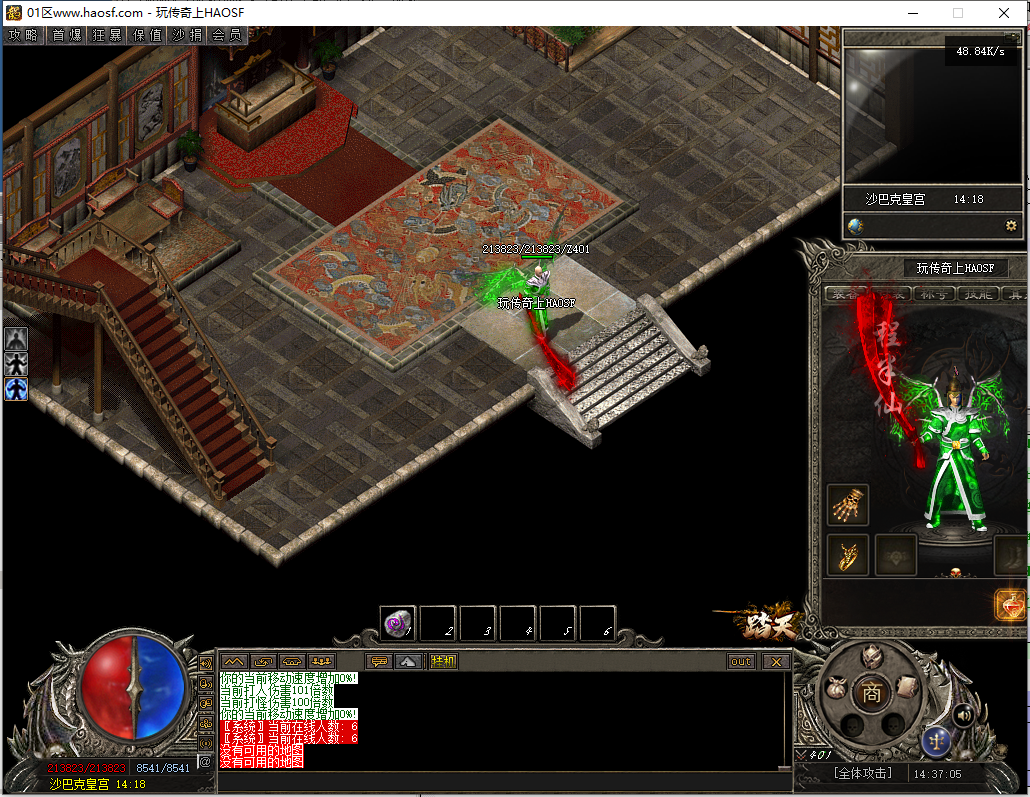The image size is (1030, 797).
Task: Click the blue golden scales icon
Action: (937, 741)
